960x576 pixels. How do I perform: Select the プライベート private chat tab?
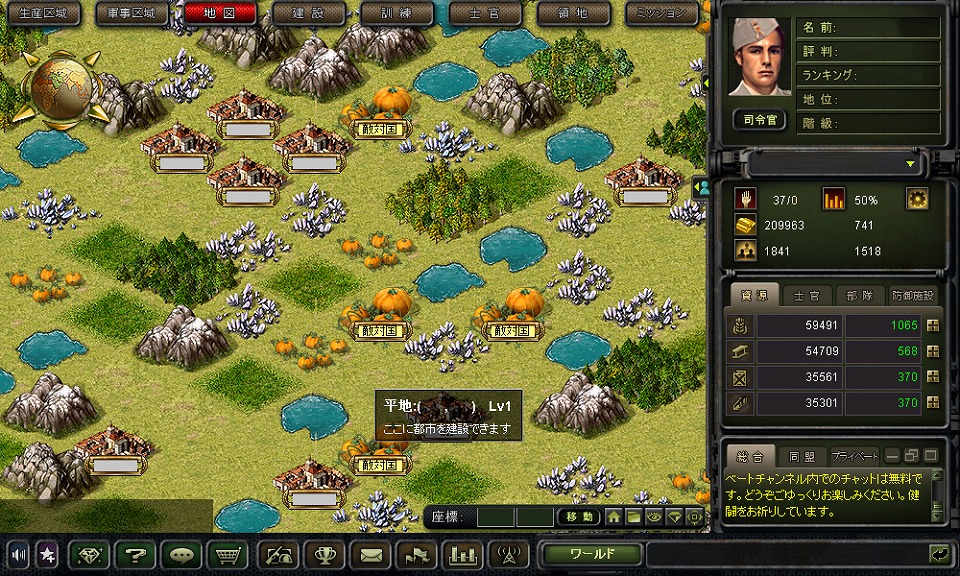tap(854, 455)
